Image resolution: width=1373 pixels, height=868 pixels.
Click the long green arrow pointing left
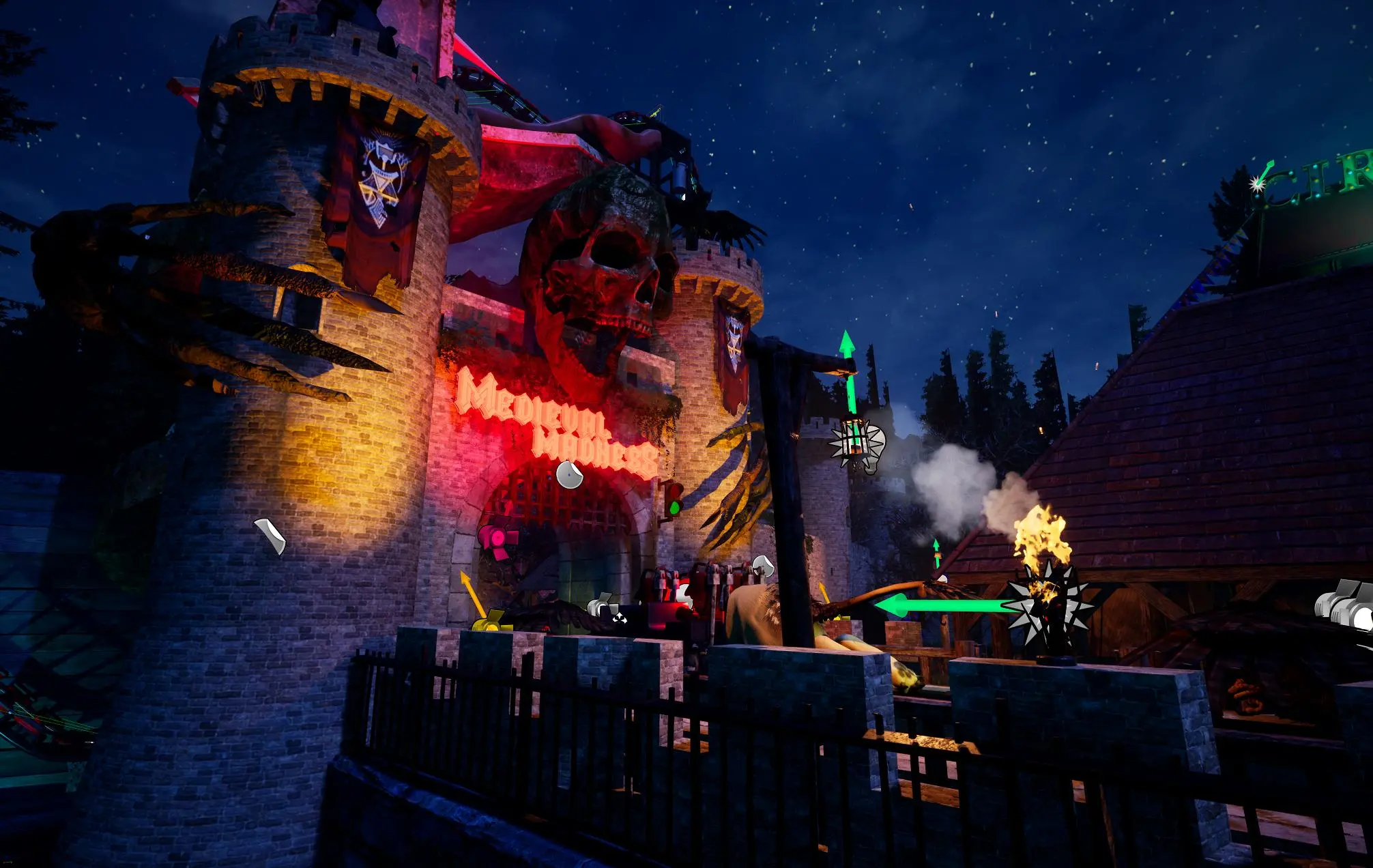[x=942, y=605]
